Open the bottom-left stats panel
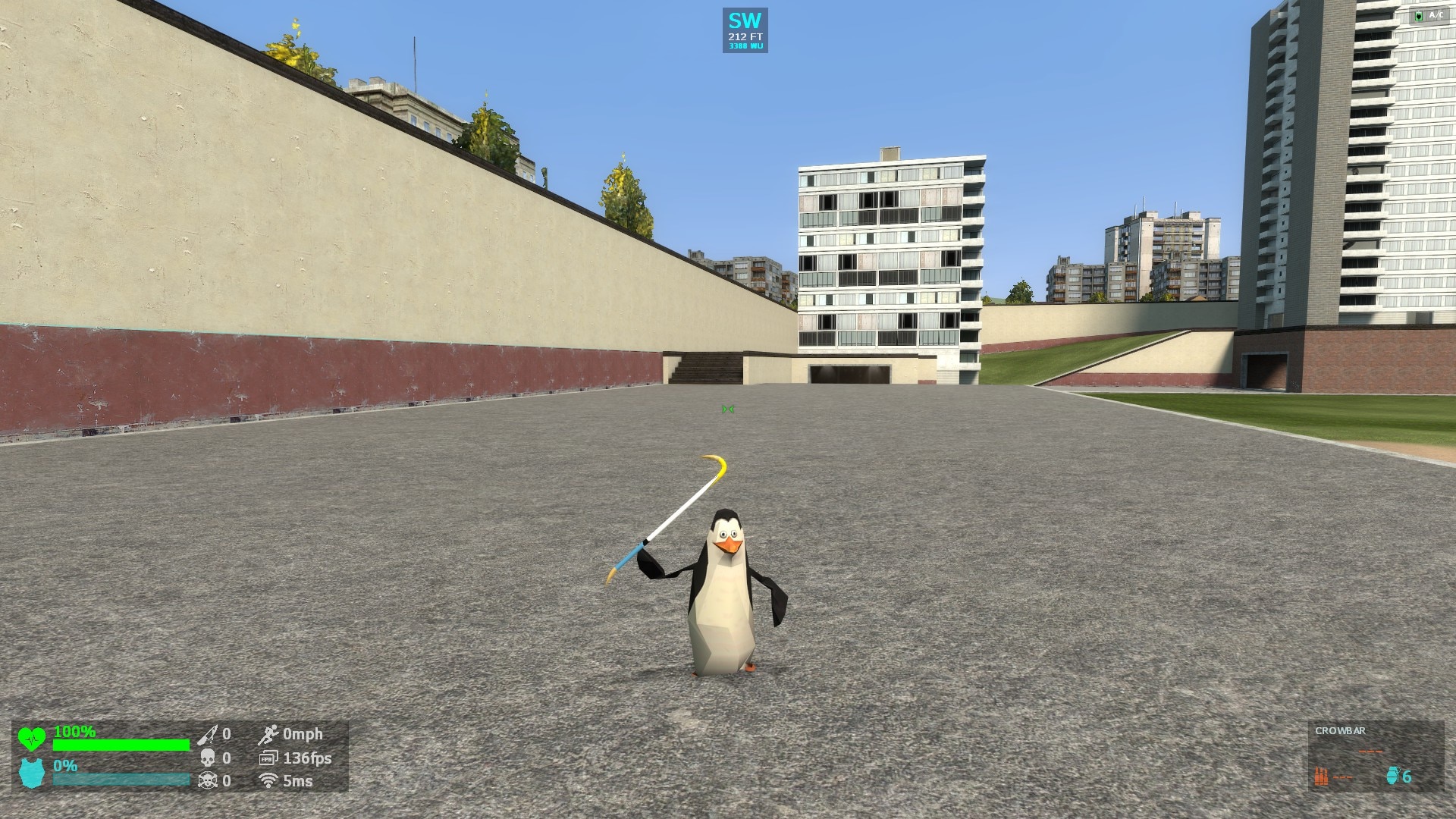 pos(174,757)
